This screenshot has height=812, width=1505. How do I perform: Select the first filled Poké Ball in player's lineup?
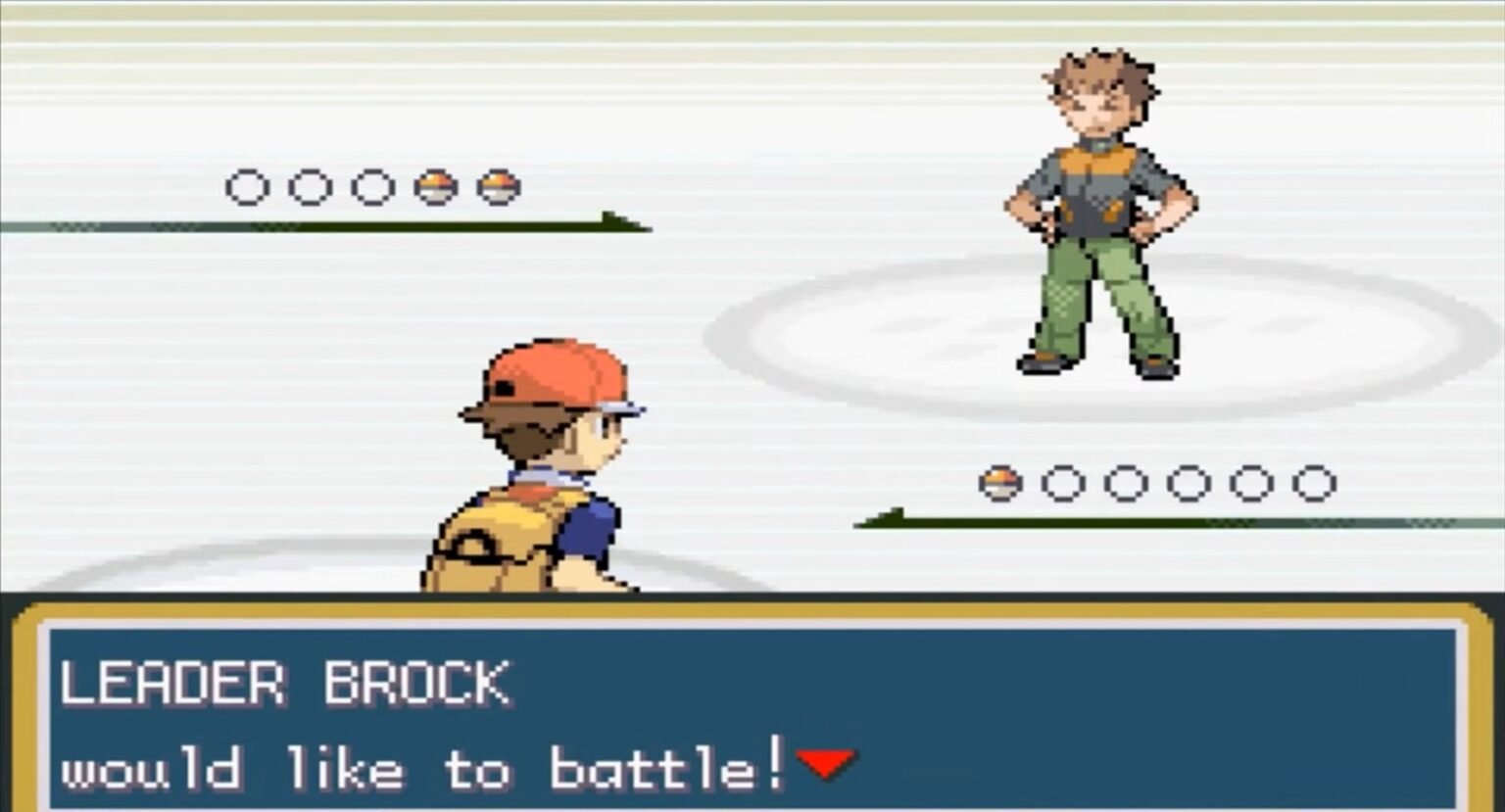click(436, 186)
